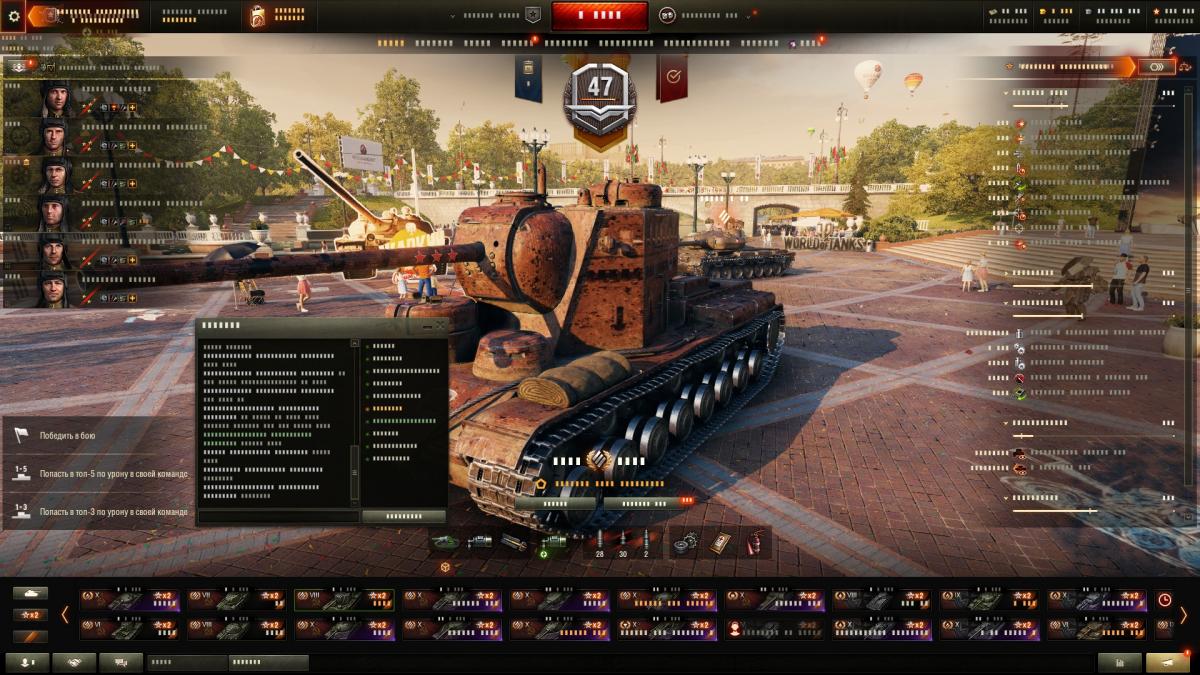
Task: Select the shell slot showing 28 rounds
Action: [x=599, y=542]
